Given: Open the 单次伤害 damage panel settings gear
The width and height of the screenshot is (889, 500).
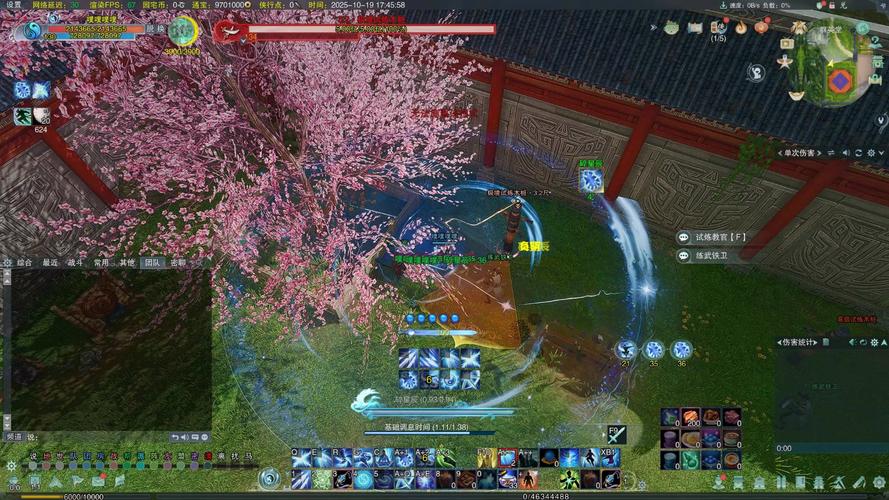Looking at the screenshot, I should (x=870, y=152).
